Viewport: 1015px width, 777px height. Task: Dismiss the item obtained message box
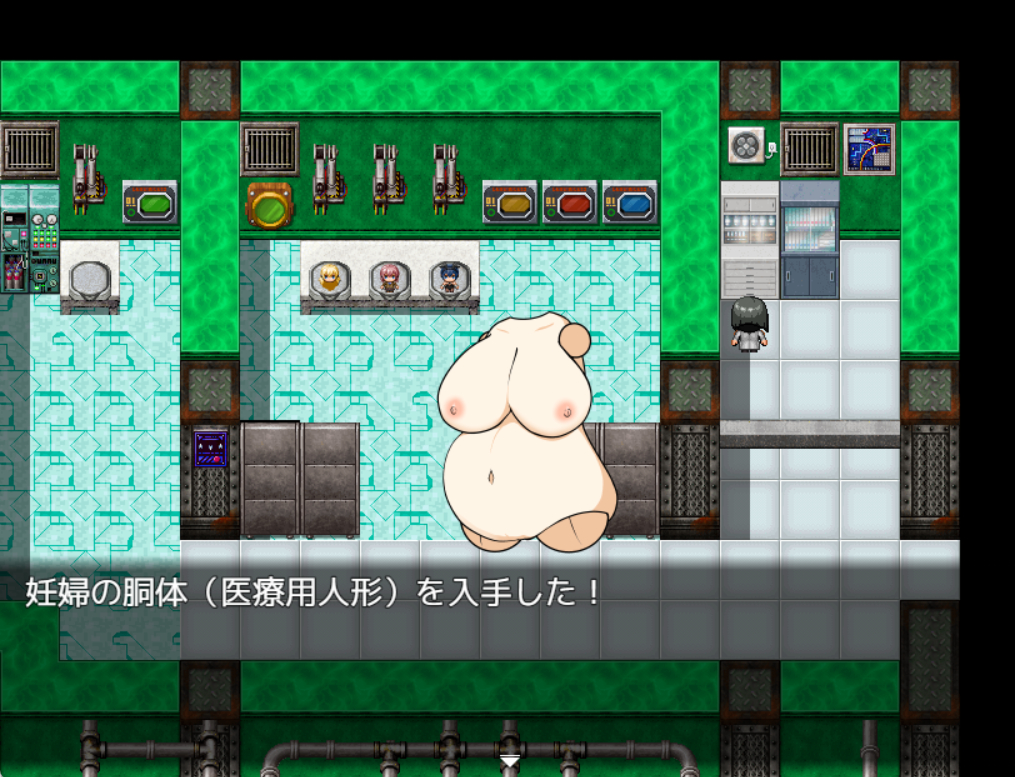coord(480,600)
